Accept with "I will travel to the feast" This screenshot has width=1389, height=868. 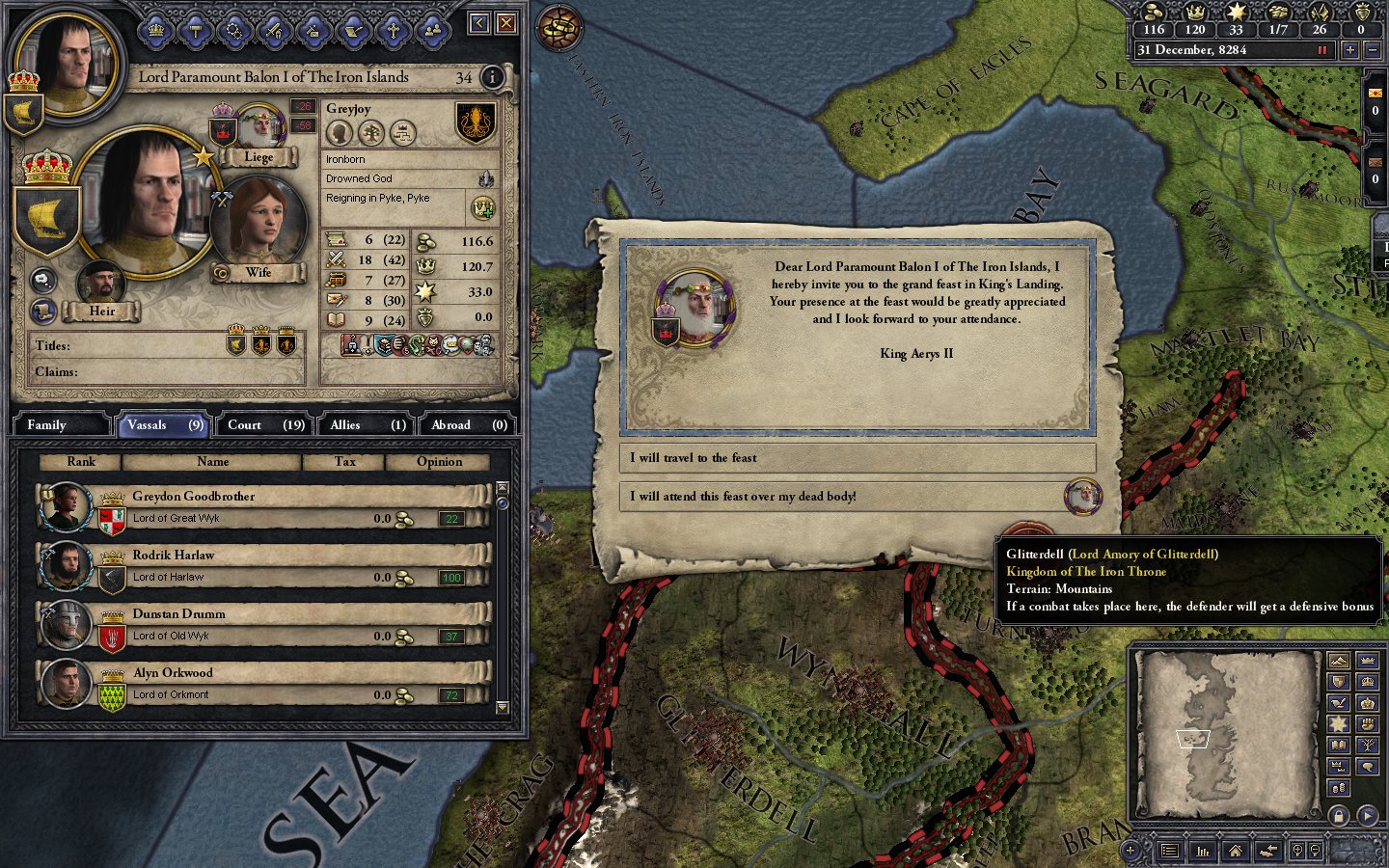[857, 458]
